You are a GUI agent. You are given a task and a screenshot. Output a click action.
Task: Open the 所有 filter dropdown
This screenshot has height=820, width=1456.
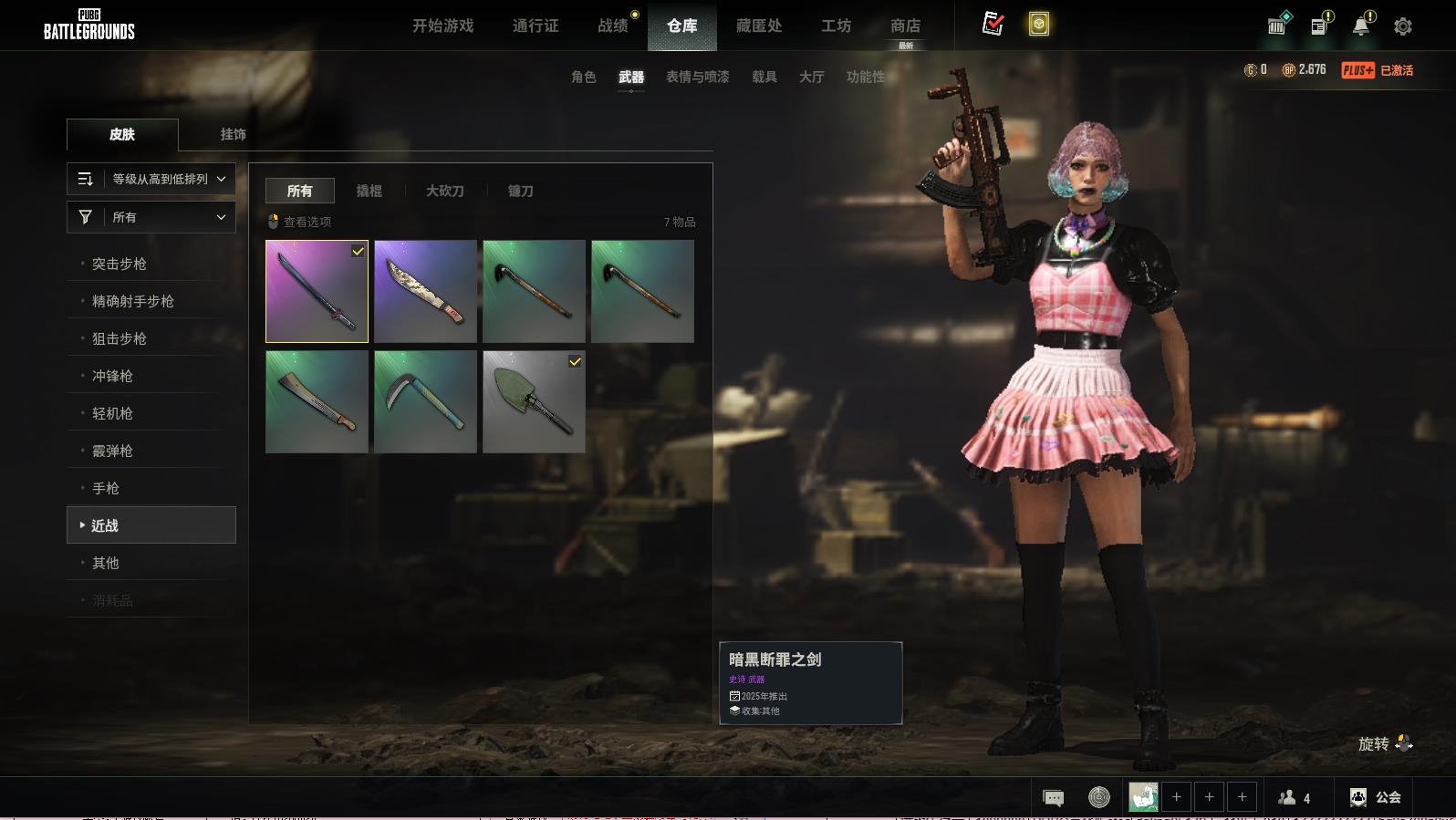[x=151, y=217]
